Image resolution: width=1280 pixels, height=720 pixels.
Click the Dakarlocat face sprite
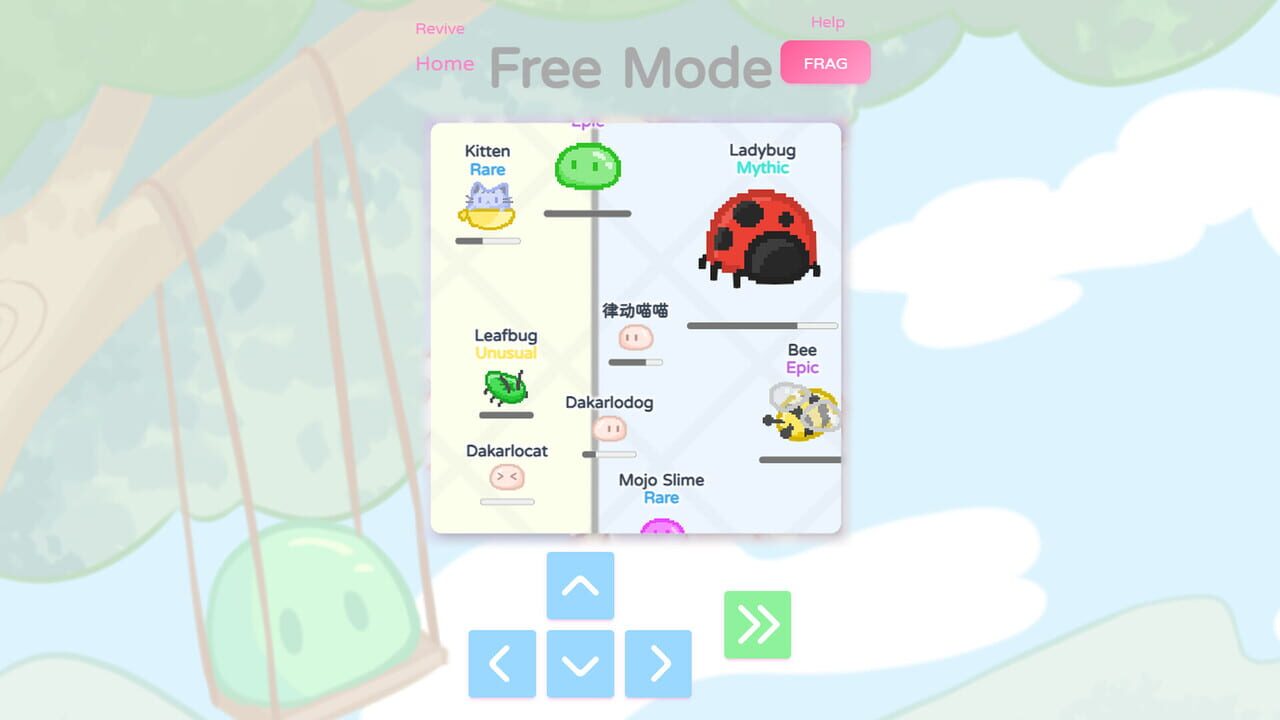pyautogui.click(x=507, y=478)
